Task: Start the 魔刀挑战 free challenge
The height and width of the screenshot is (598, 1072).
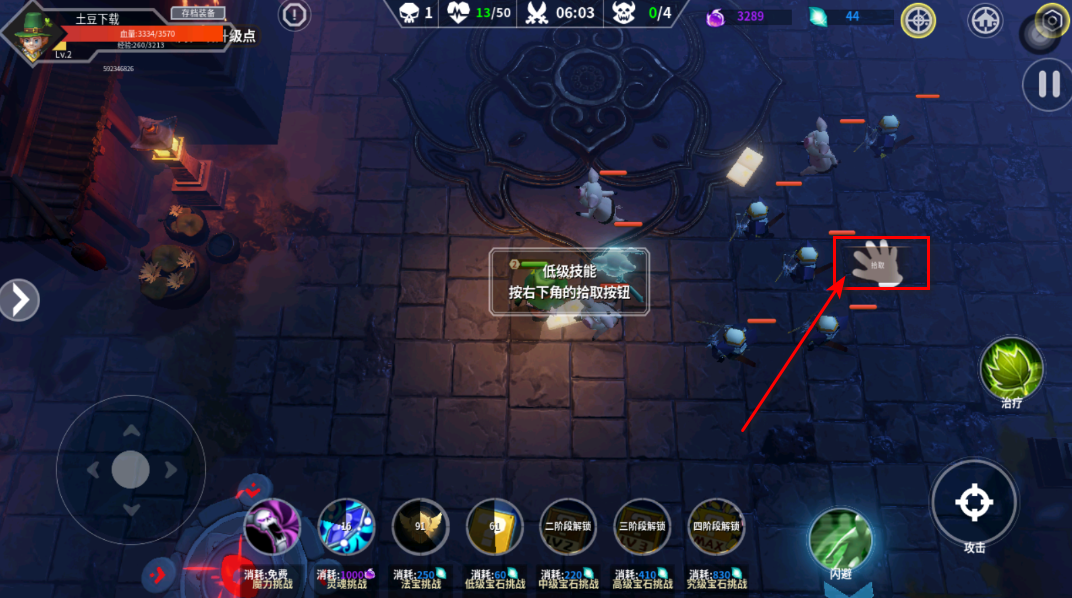Action: (272, 527)
